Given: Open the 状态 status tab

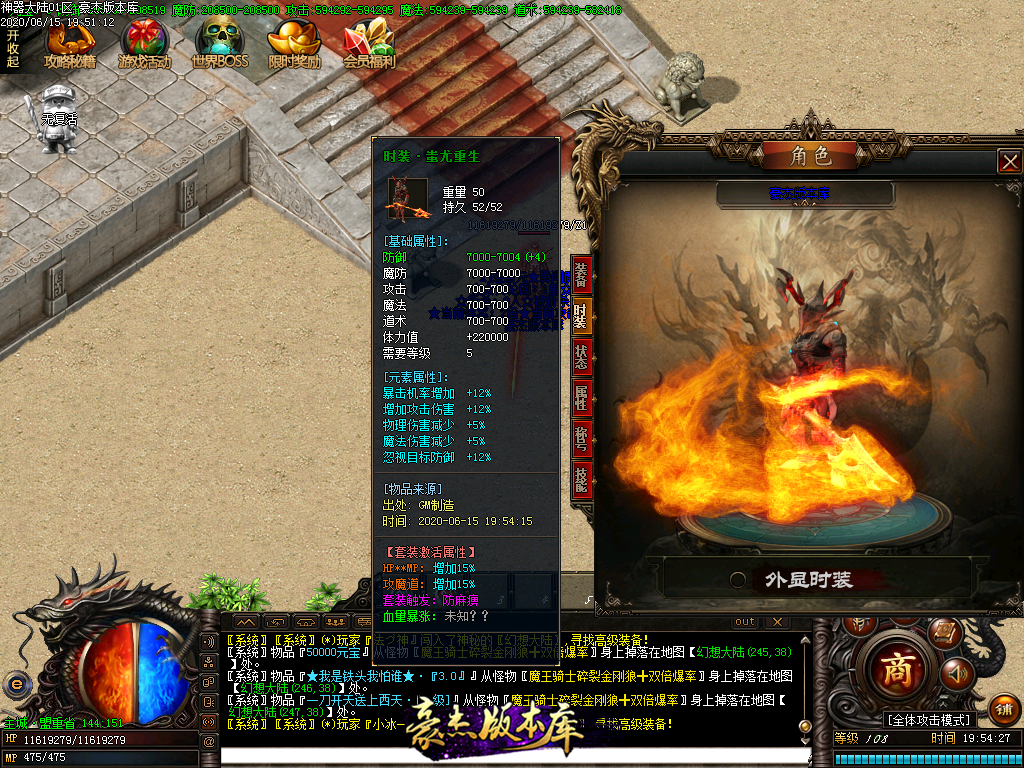Looking at the screenshot, I should (581, 357).
